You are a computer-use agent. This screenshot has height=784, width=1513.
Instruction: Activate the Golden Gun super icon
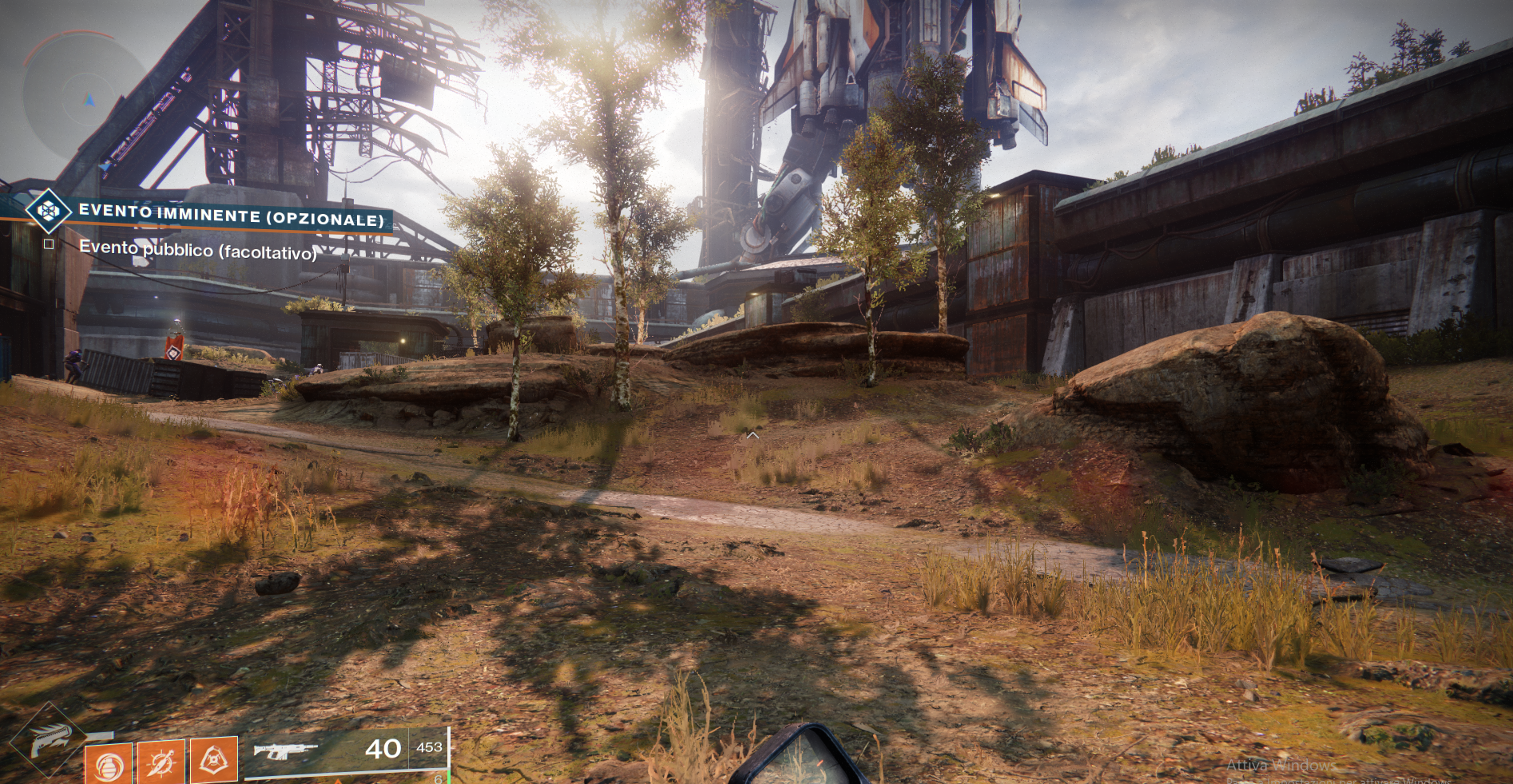[x=50, y=738]
